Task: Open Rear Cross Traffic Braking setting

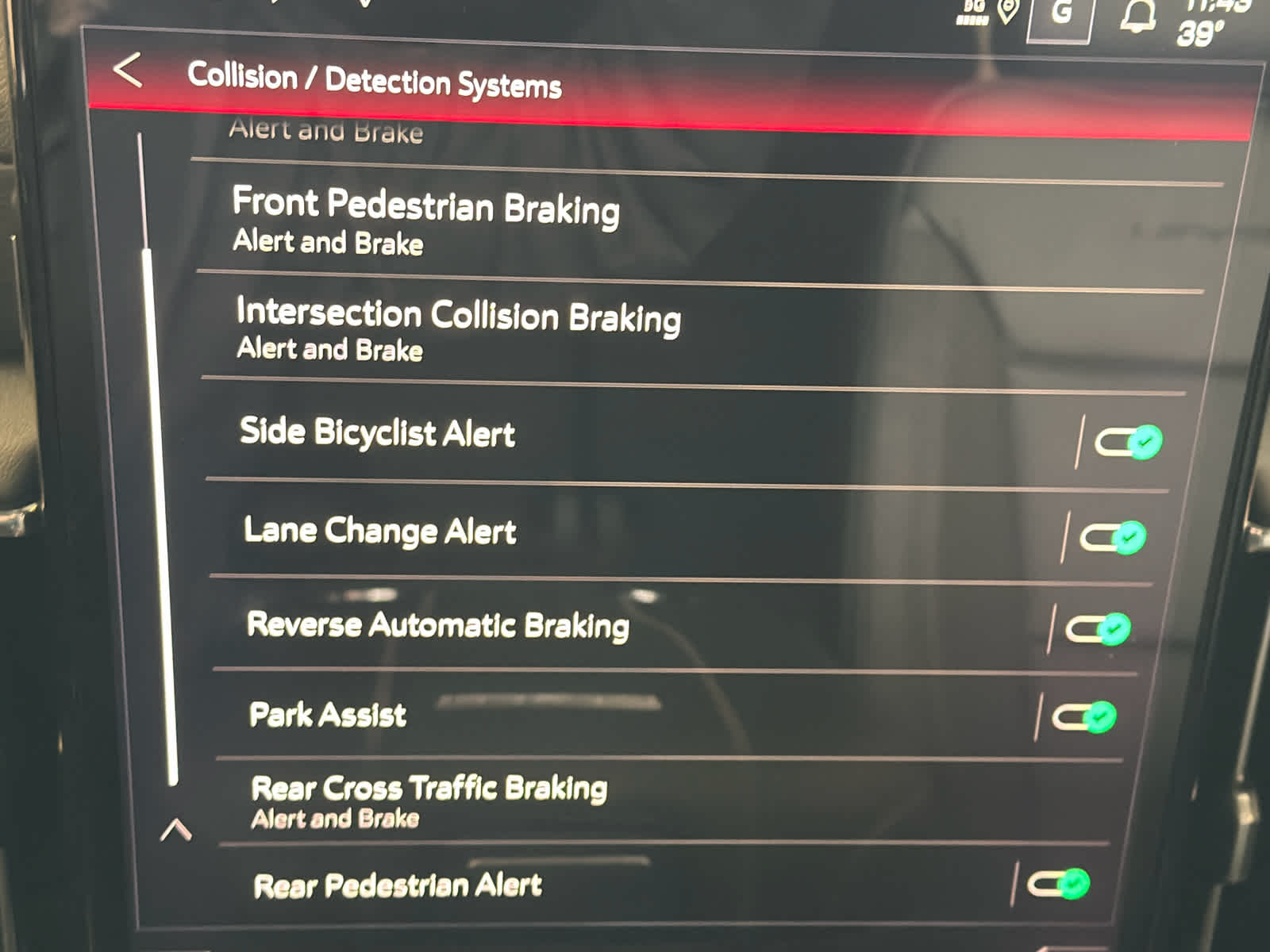Action: (x=429, y=800)
